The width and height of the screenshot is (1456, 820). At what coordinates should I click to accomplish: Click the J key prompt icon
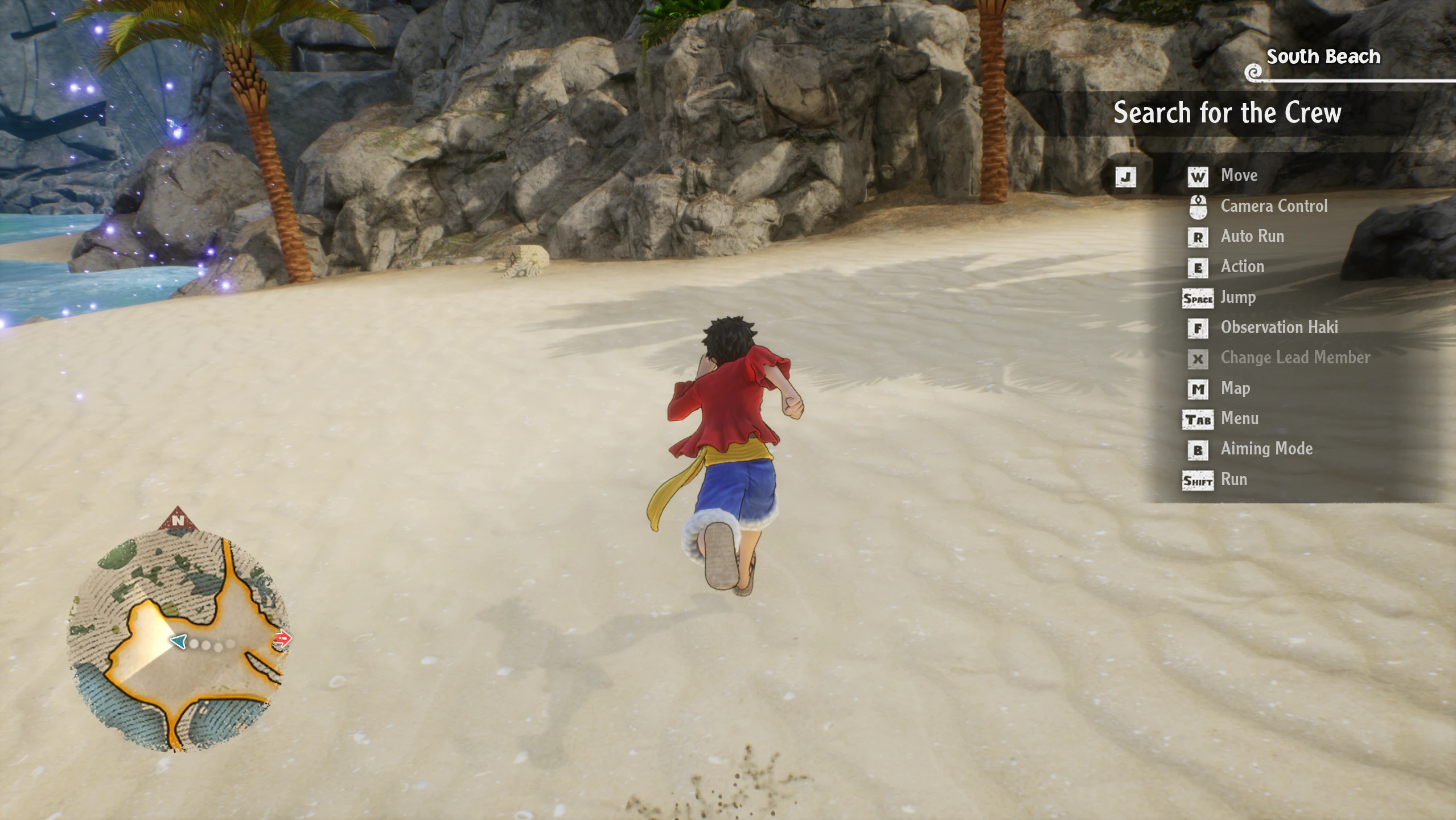(1126, 177)
